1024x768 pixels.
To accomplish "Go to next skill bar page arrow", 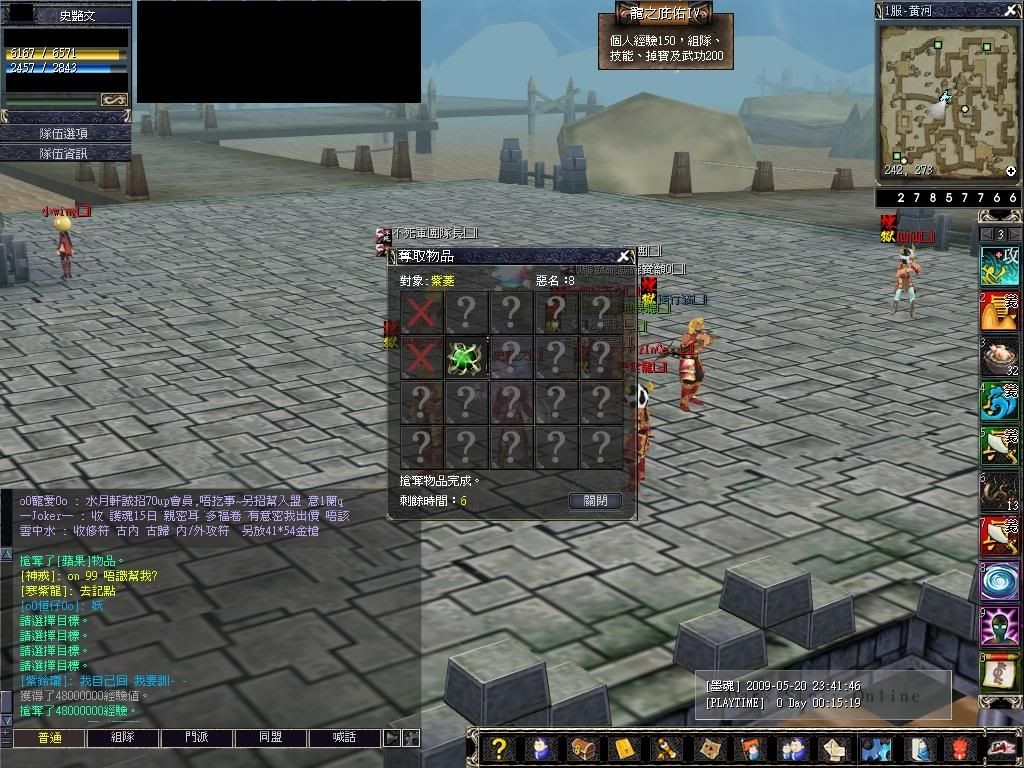I will pyautogui.click(x=1015, y=234).
